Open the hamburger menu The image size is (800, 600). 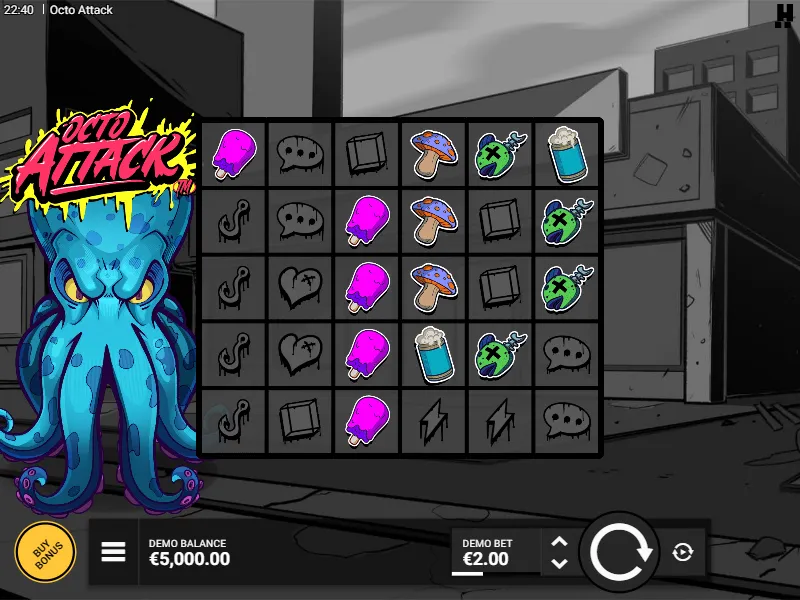[x=113, y=552]
